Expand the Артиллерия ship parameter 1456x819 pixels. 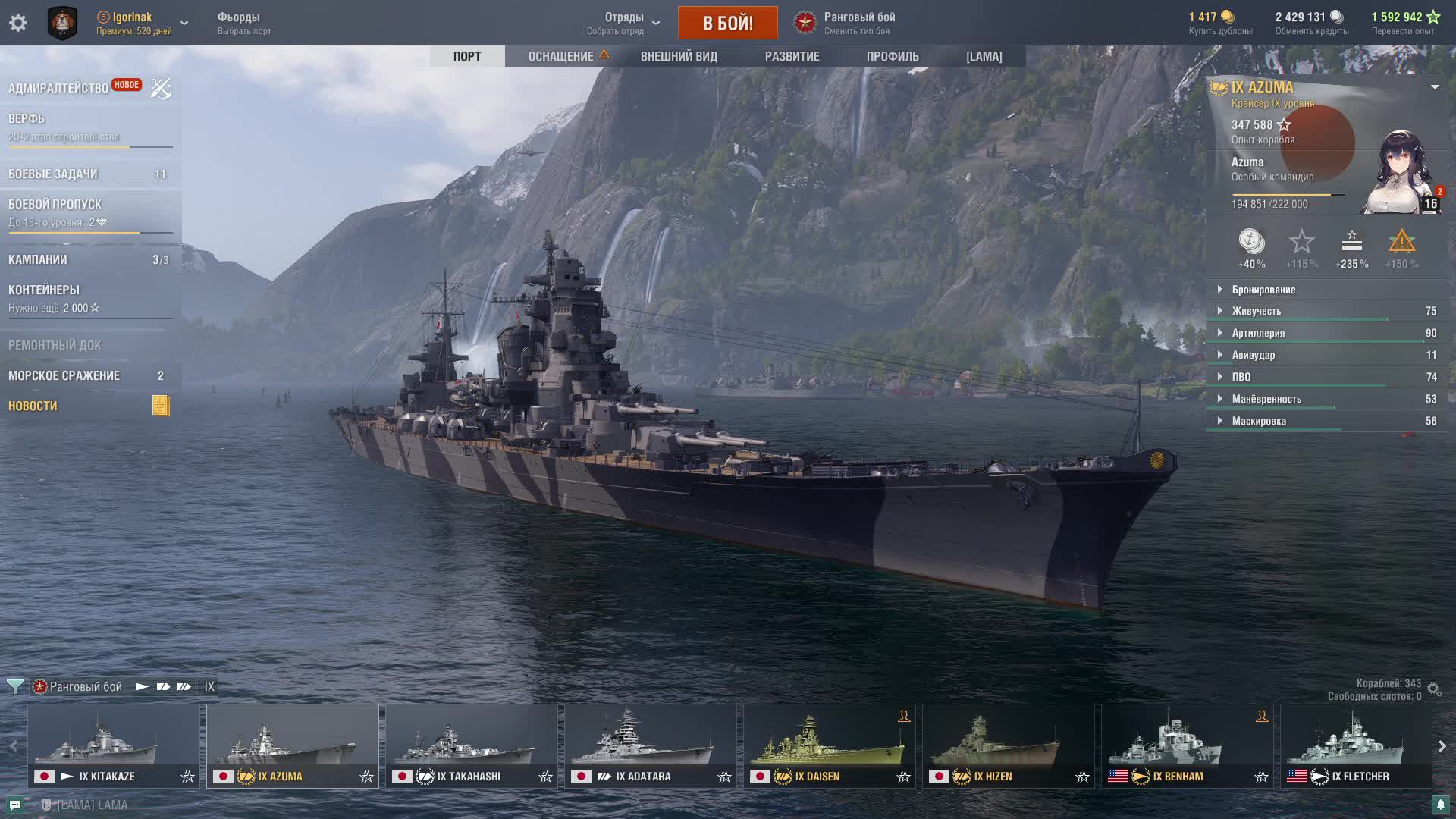point(1258,333)
